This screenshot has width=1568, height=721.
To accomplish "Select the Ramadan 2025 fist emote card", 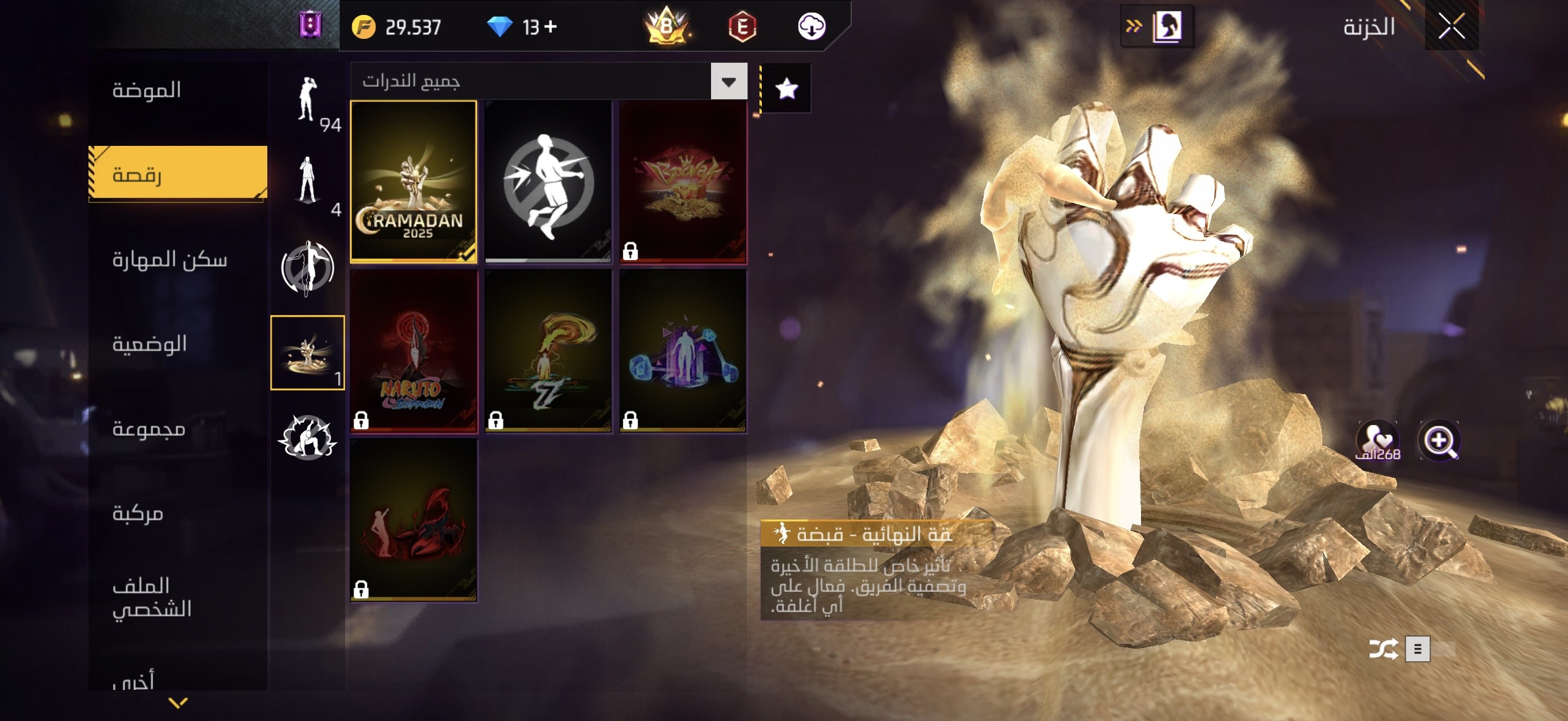I will [413, 181].
